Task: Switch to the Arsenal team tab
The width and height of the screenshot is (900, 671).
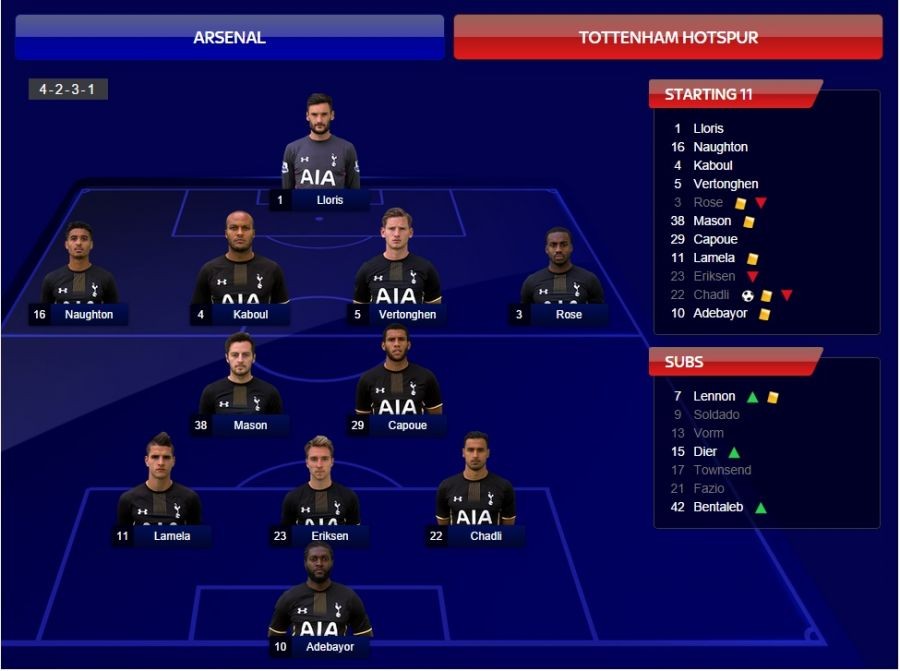Action: (x=229, y=38)
